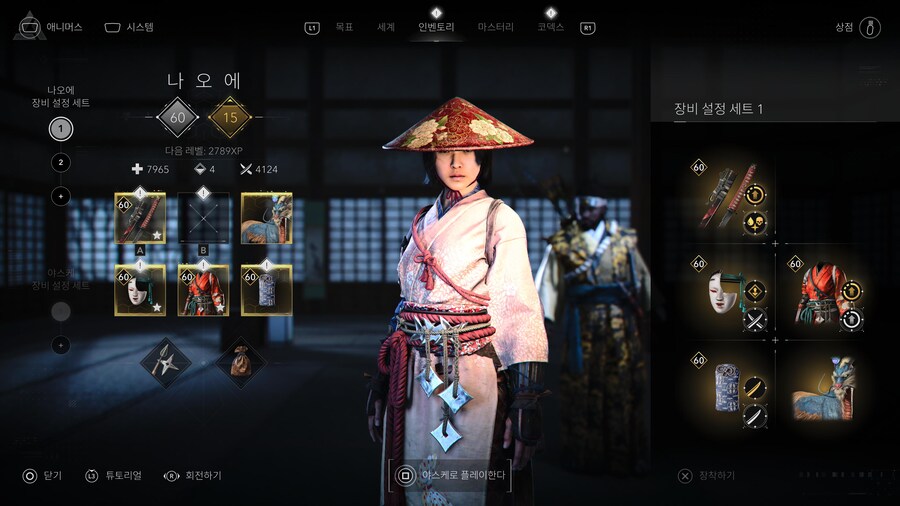Choose the empty secondary weapon slot B

204,218
